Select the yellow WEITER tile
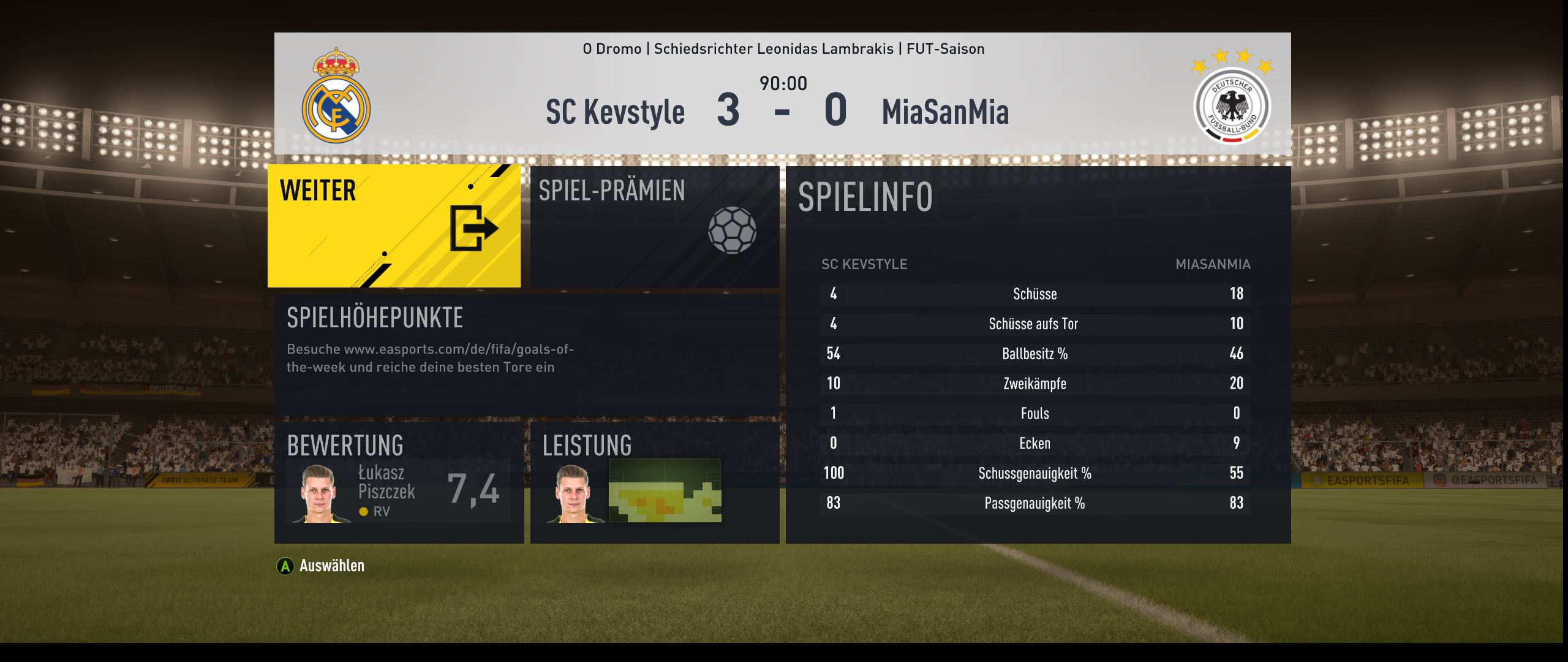The width and height of the screenshot is (1568, 662). point(394,226)
